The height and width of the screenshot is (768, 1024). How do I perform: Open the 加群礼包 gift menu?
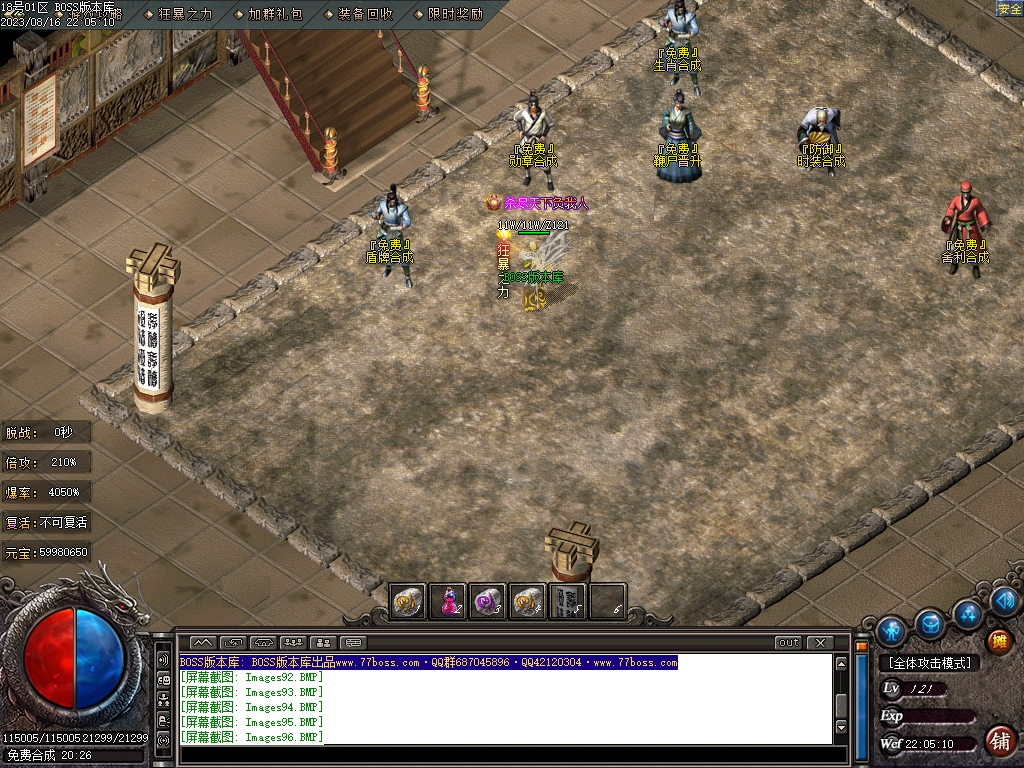pyautogui.click(x=274, y=14)
